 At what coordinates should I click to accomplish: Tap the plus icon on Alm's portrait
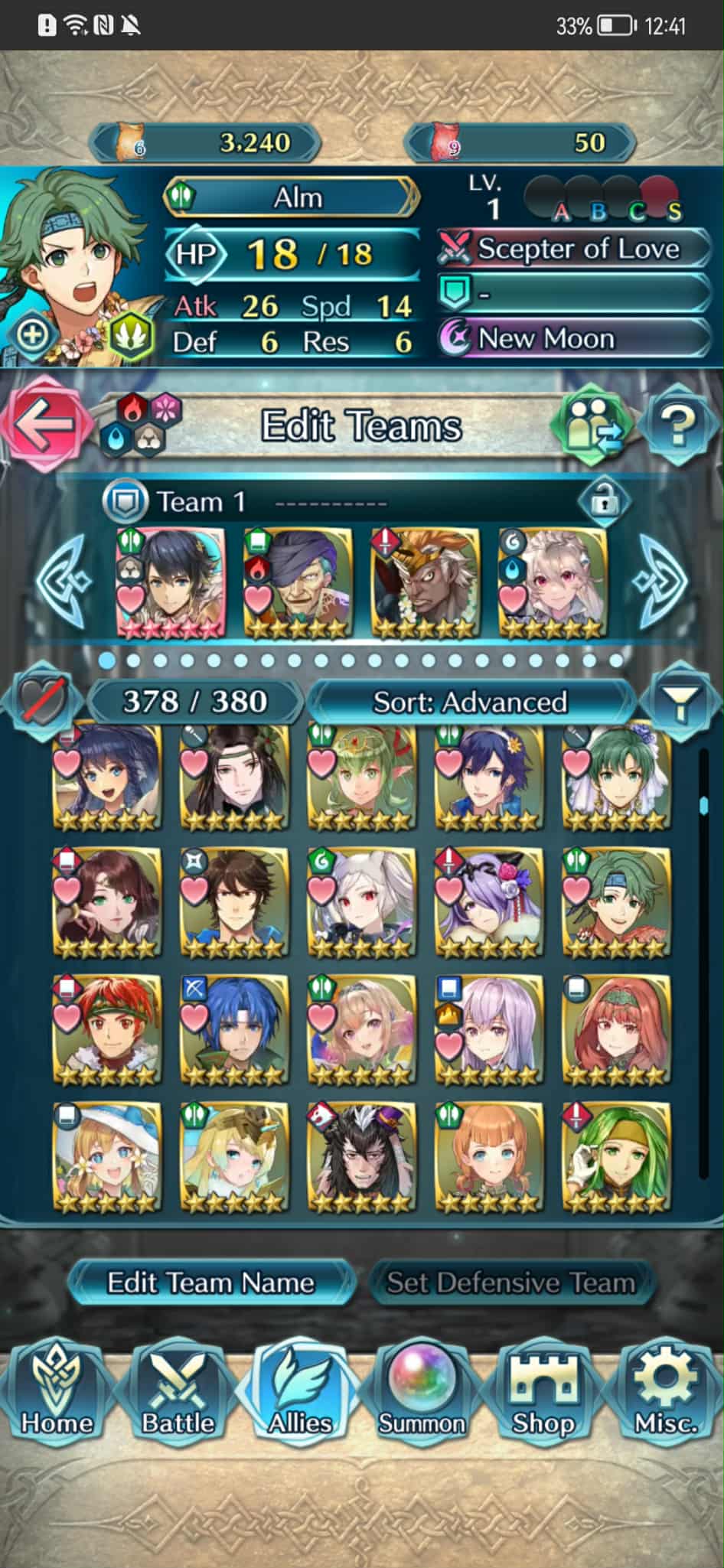(x=32, y=334)
